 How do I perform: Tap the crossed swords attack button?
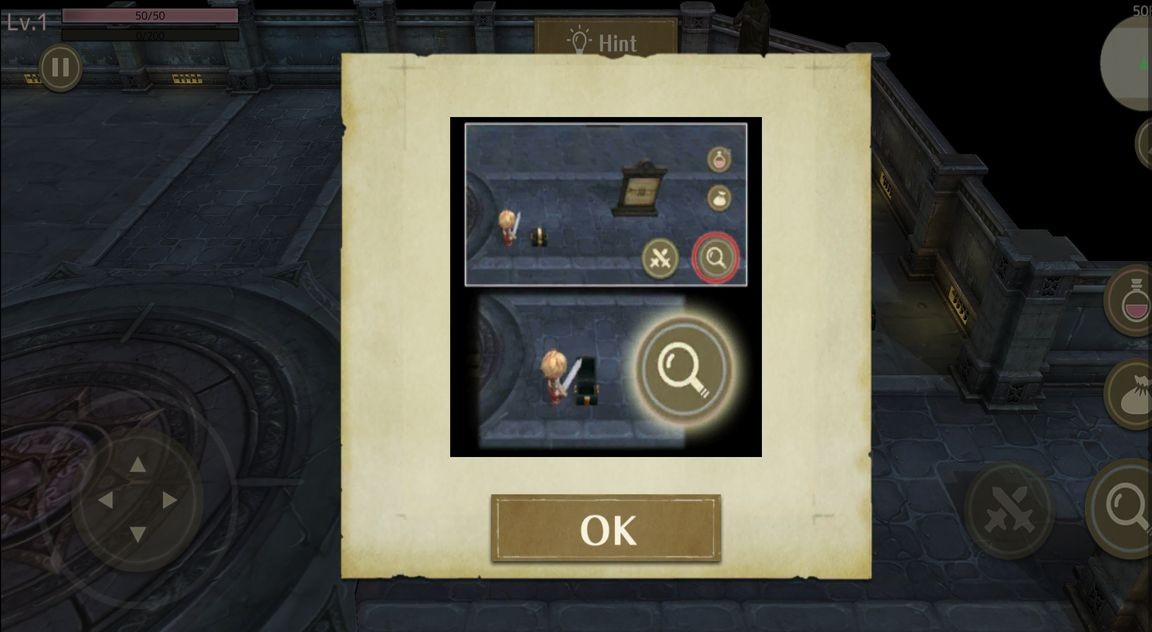click(1007, 510)
